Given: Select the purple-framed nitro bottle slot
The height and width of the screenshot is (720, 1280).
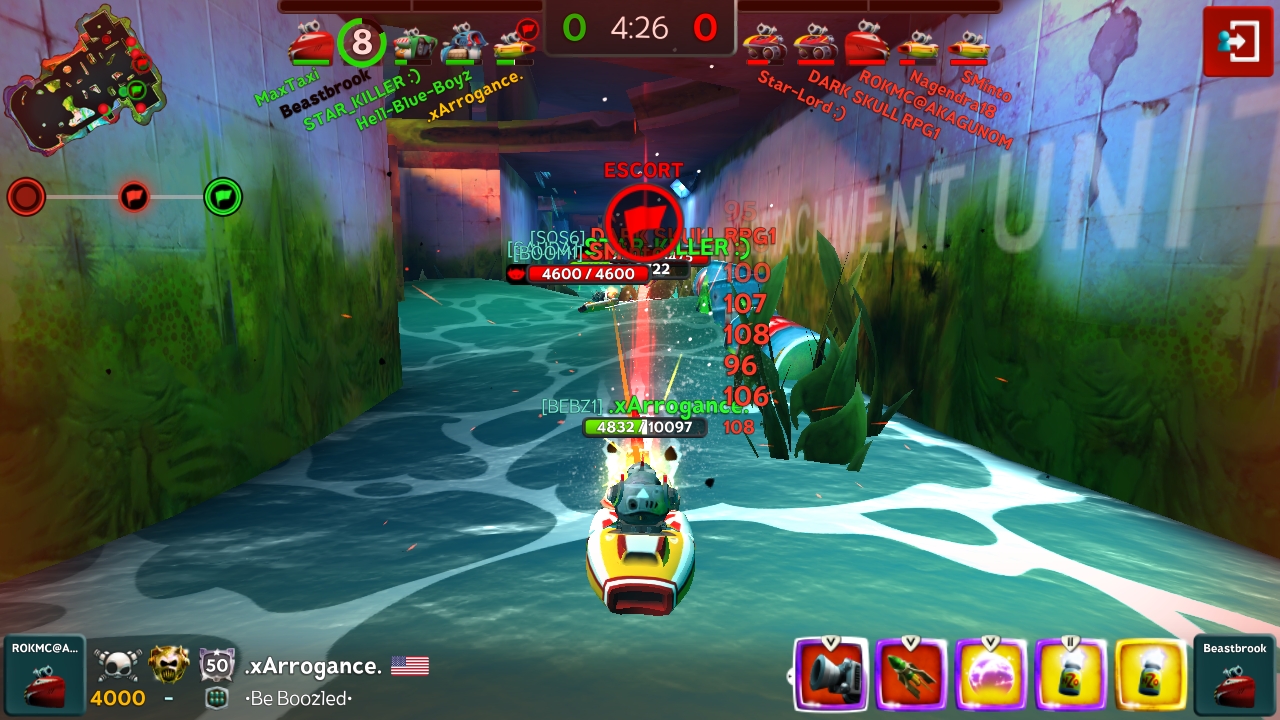Looking at the screenshot, I should [1070, 674].
